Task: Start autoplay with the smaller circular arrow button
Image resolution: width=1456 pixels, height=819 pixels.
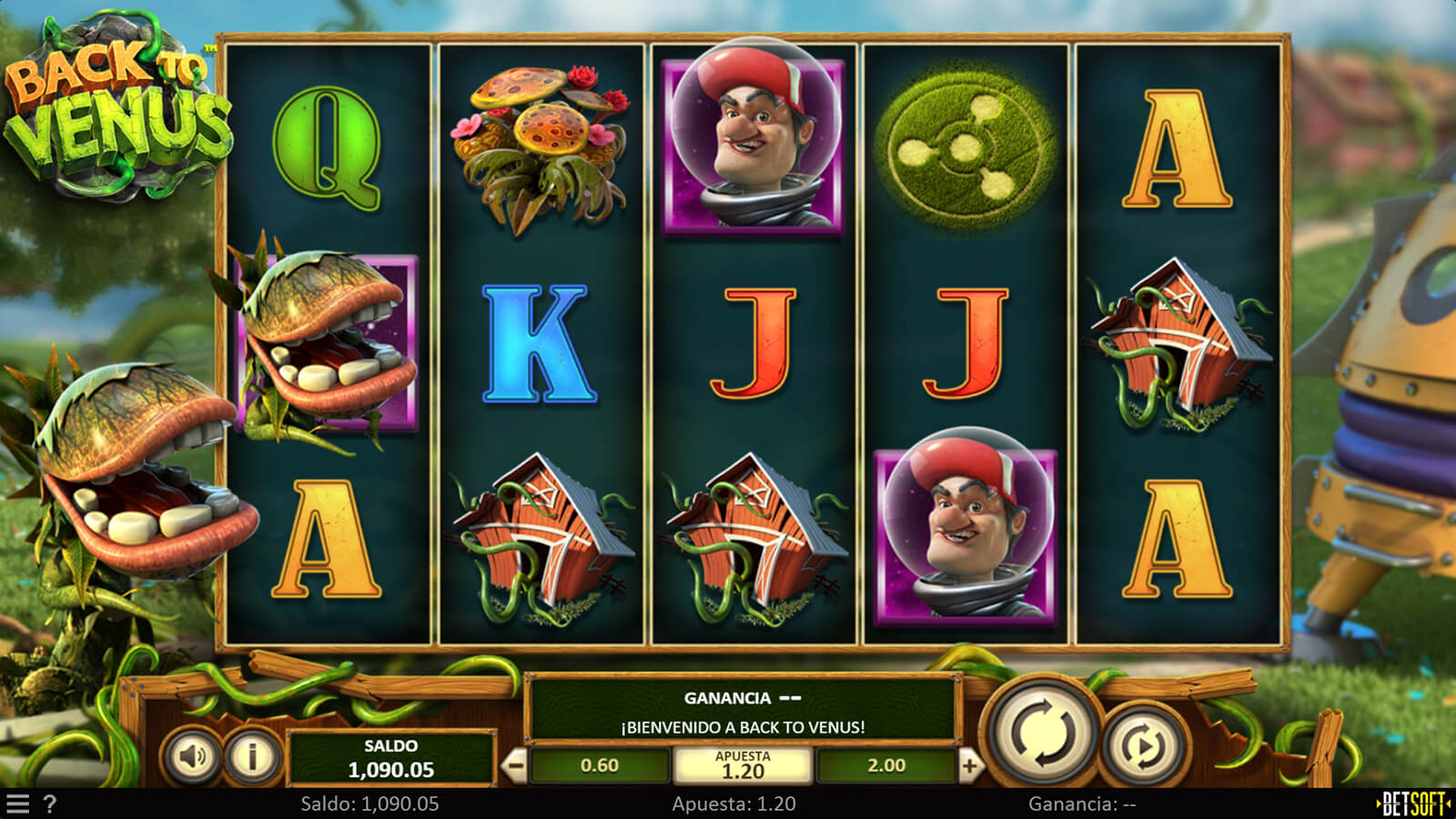Action: (x=1144, y=746)
